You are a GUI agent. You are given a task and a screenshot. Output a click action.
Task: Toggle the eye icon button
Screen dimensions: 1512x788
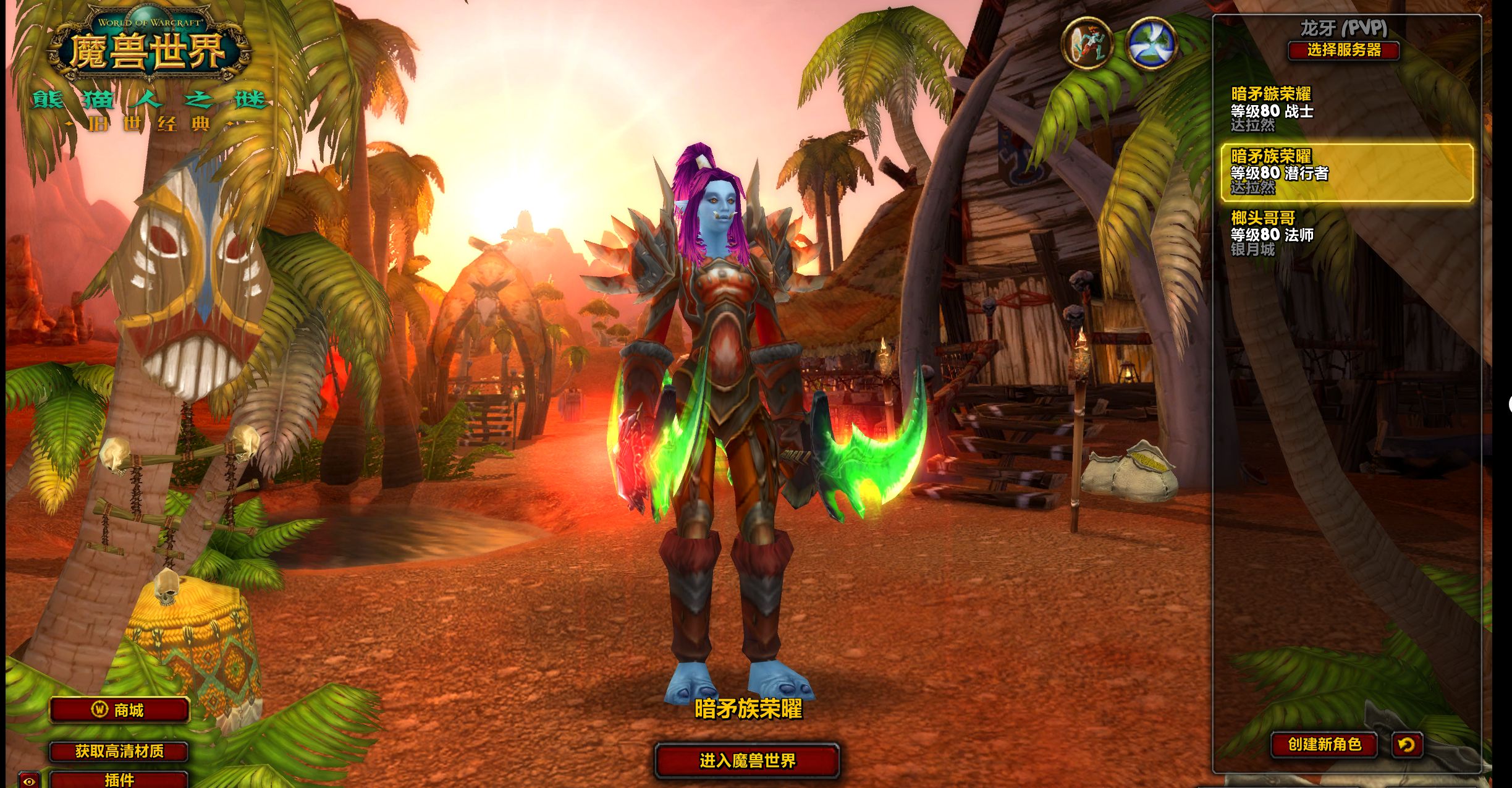tap(28, 781)
